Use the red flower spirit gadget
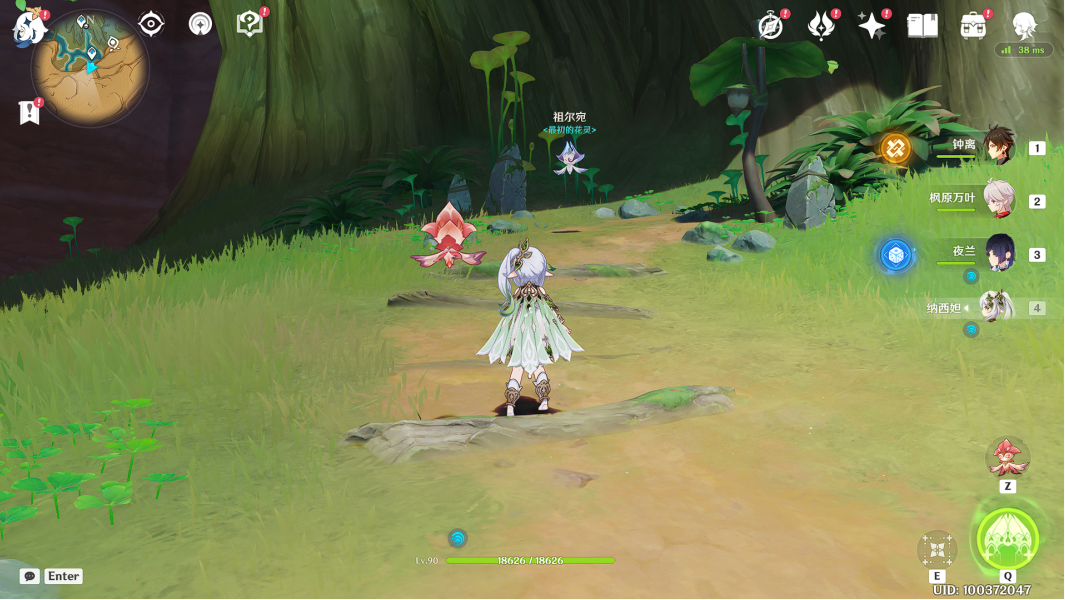The height and width of the screenshot is (600, 1065). [1007, 458]
